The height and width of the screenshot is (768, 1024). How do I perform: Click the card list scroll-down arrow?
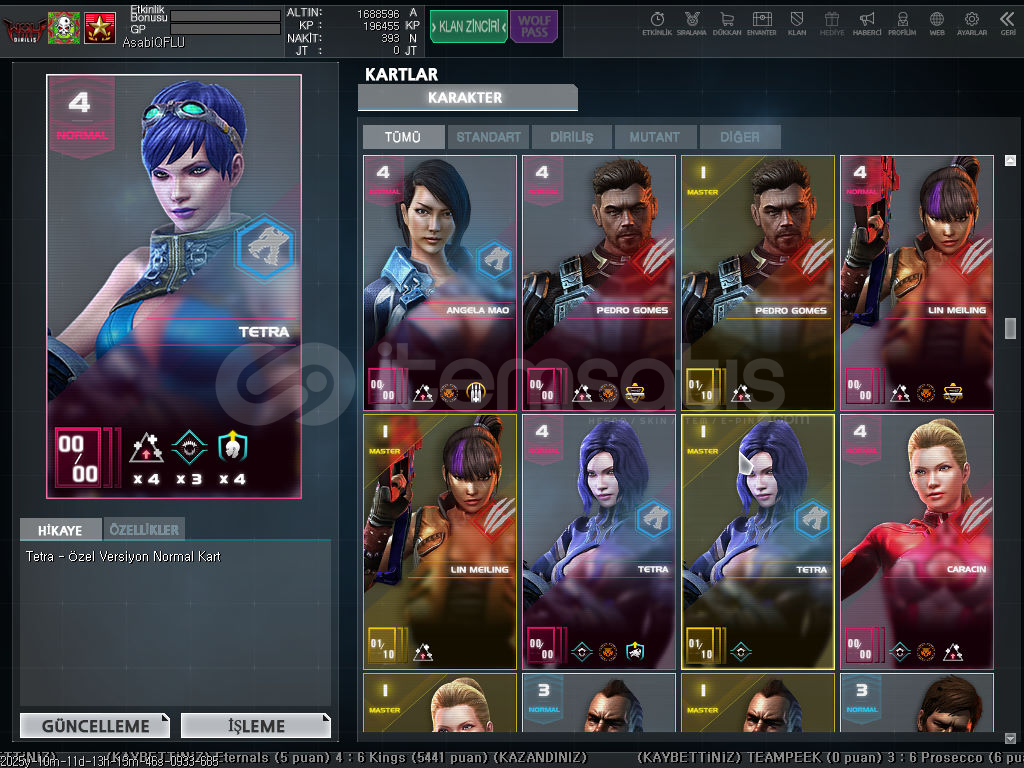pos(1010,738)
